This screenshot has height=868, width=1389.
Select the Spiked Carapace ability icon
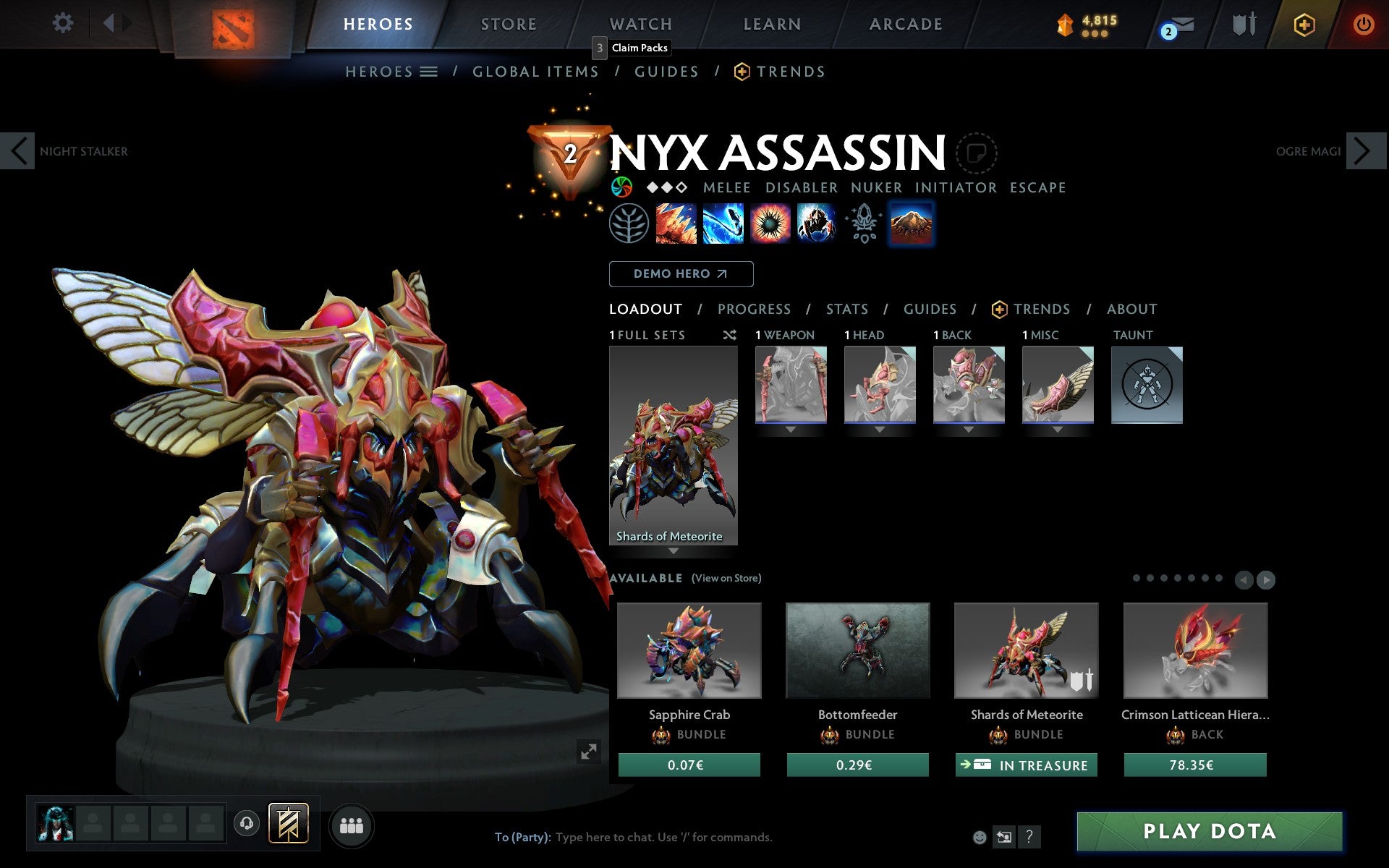pos(770,224)
